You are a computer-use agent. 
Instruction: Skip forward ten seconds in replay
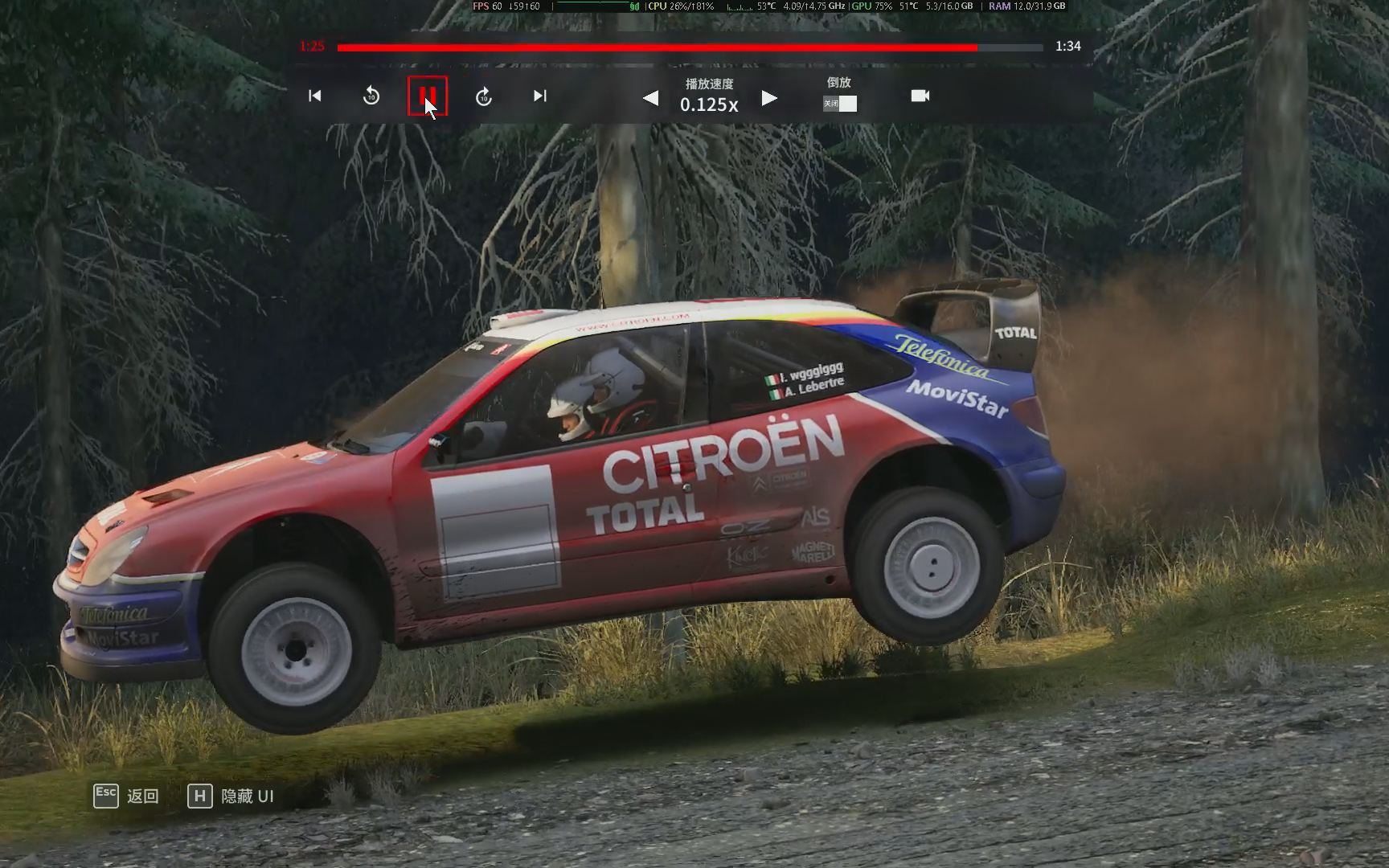click(484, 96)
